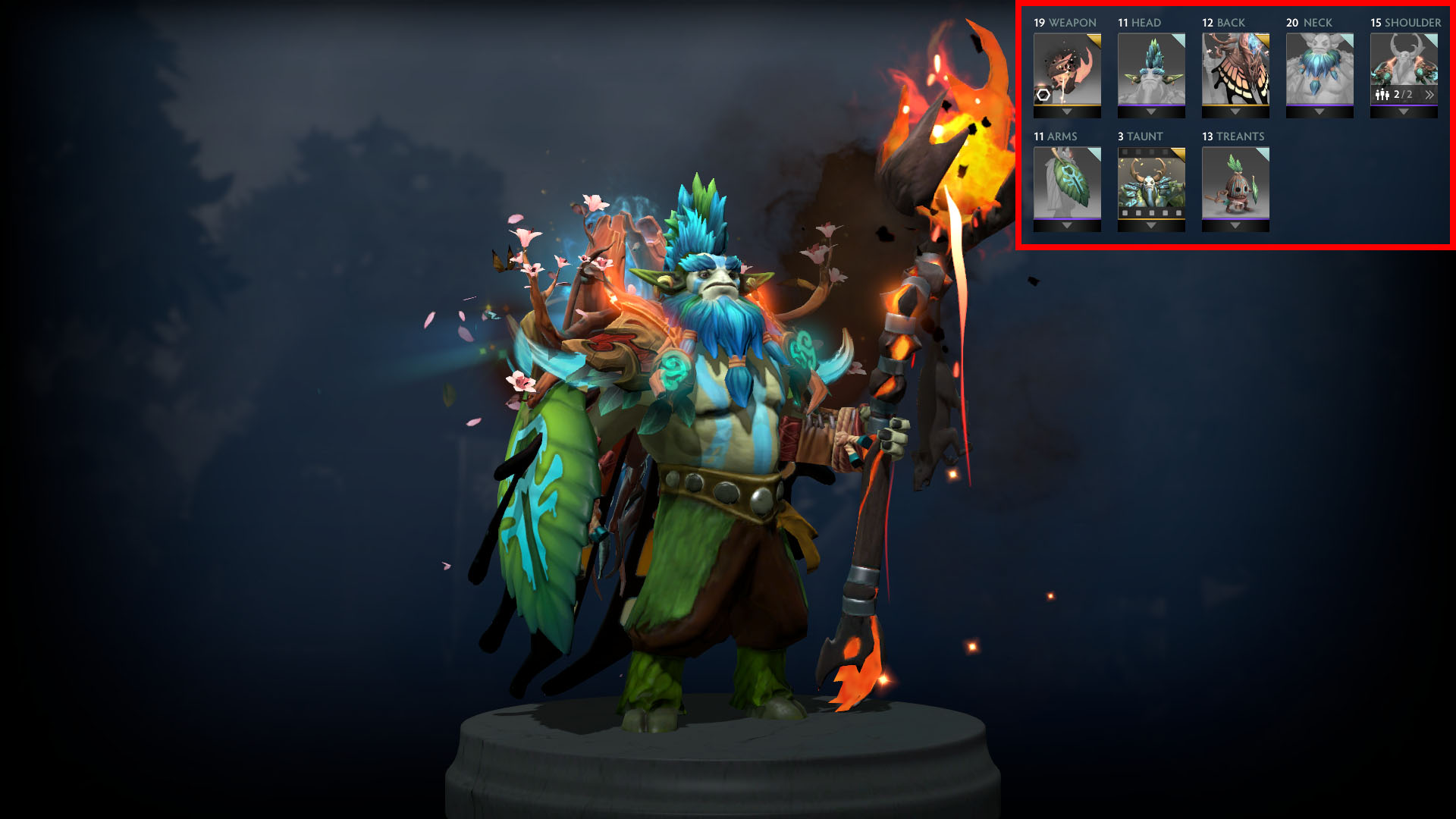This screenshot has height=819, width=1456.
Task: Click the gem socket icon on the Weapon slot
Action: tap(1043, 95)
